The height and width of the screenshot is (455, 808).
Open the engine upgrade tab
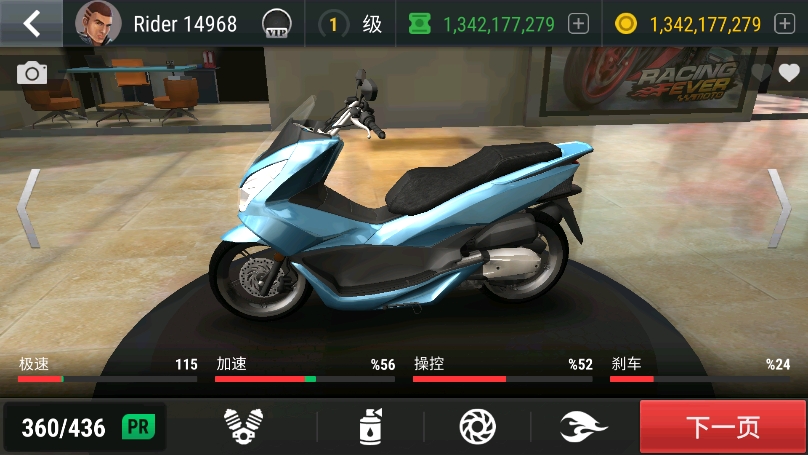click(x=241, y=427)
